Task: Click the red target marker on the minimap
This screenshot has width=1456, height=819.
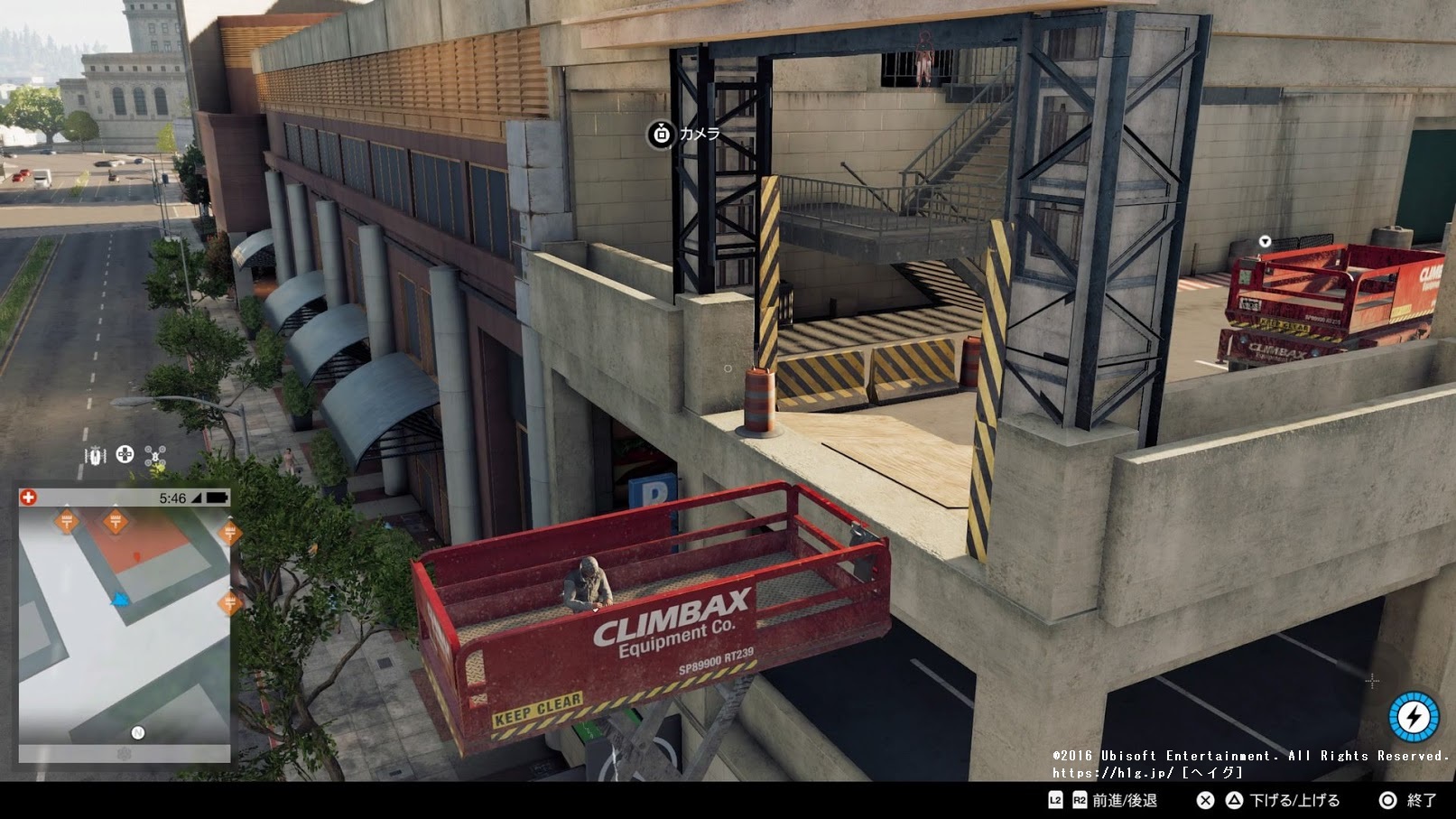Action: 136,556
